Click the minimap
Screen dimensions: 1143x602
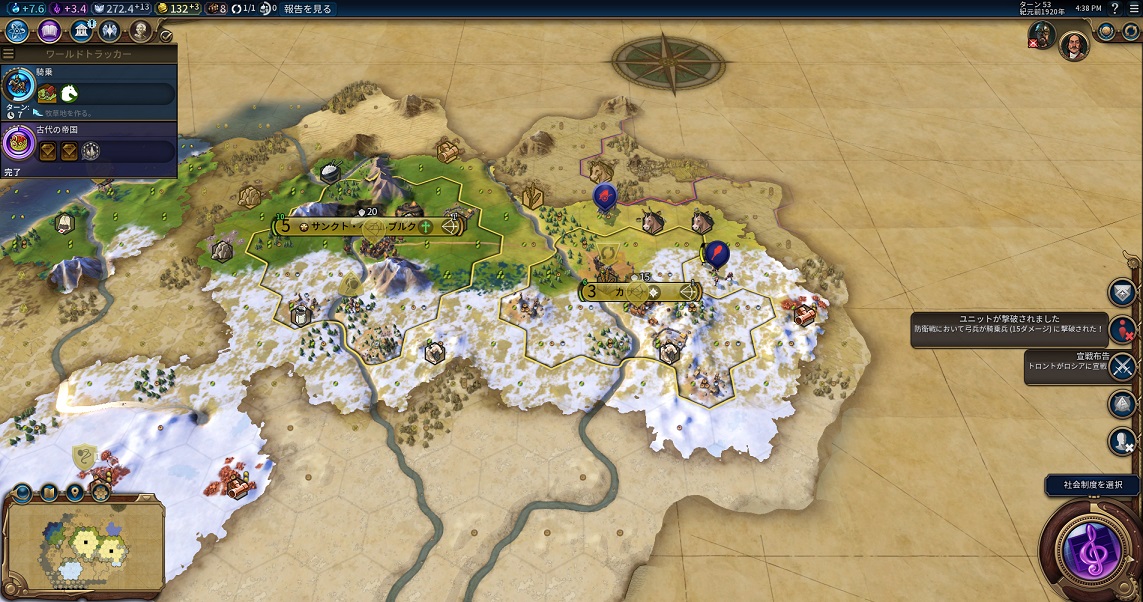click(84, 545)
